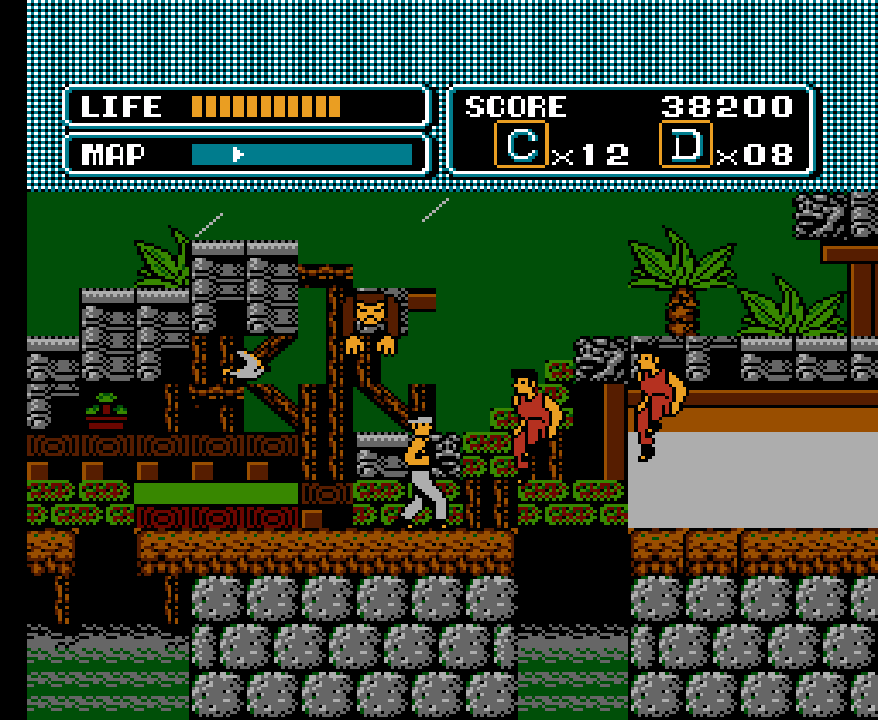Select the C crane kick icon
The width and height of the screenshot is (878, 720).
point(520,146)
